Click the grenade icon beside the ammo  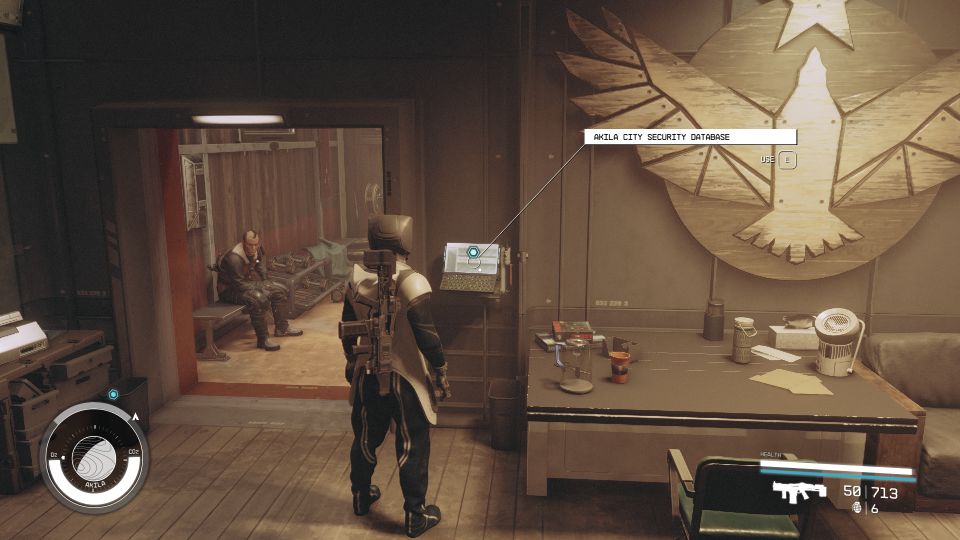click(857, 508)
